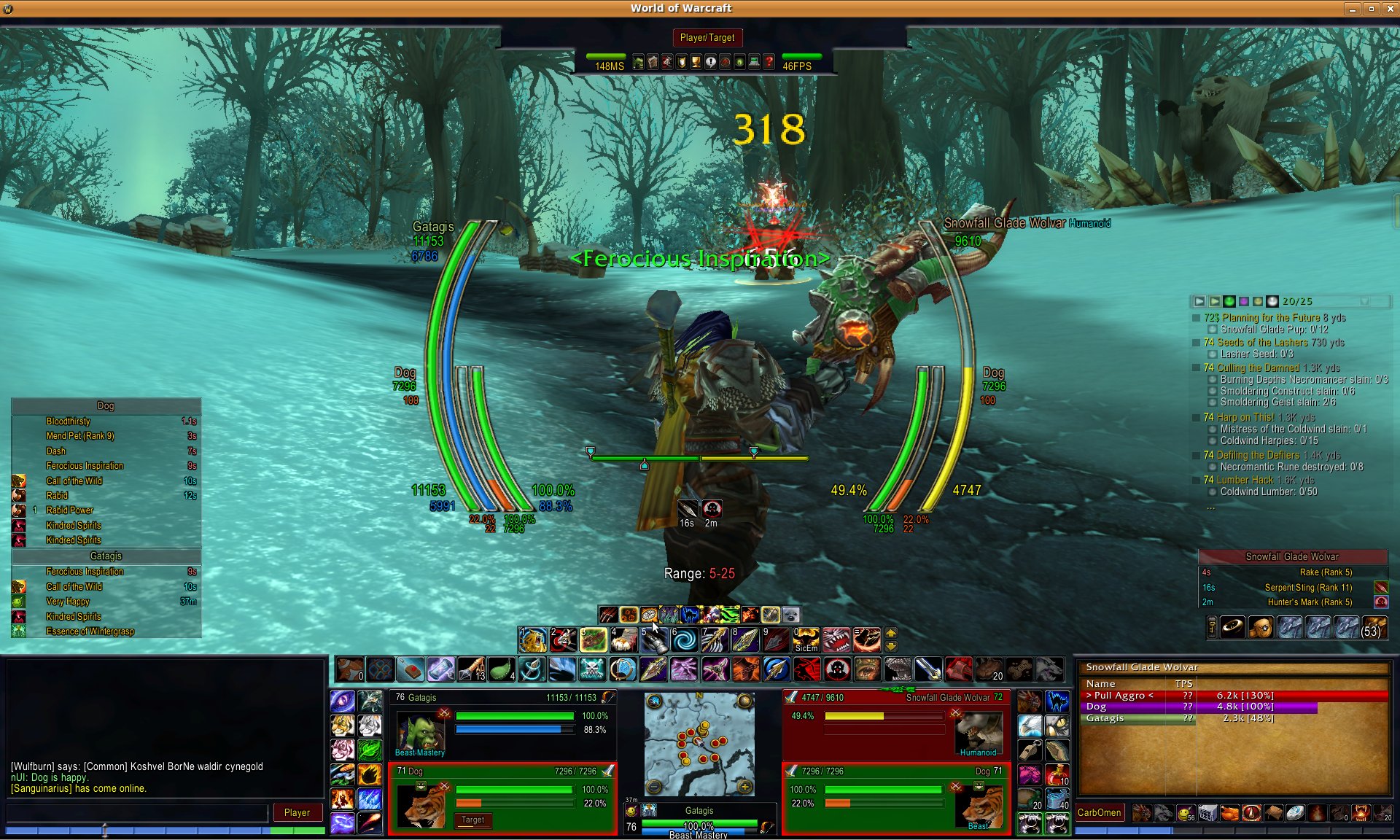Select the Player button beside chat box
The image size is (1400, 840).
click(x=297, y=812)
